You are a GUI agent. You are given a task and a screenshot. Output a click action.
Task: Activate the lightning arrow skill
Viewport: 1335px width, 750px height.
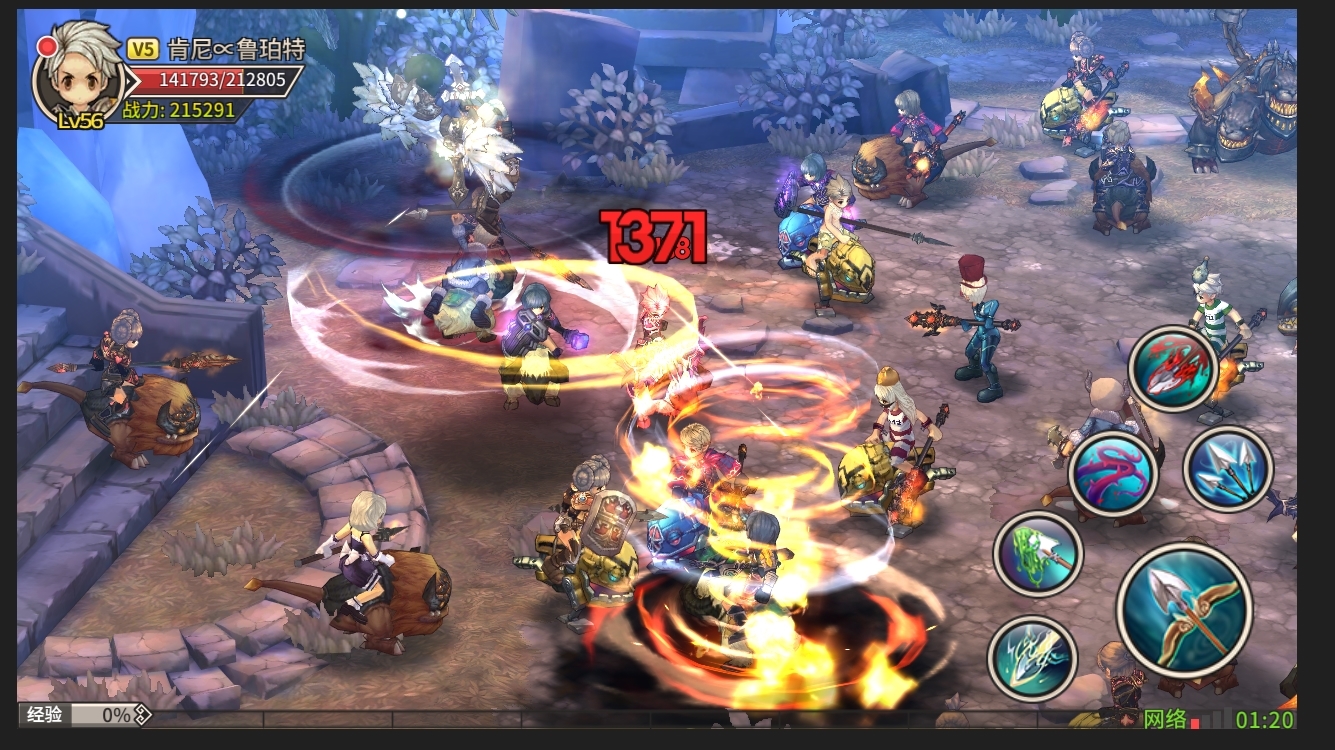1032,657
